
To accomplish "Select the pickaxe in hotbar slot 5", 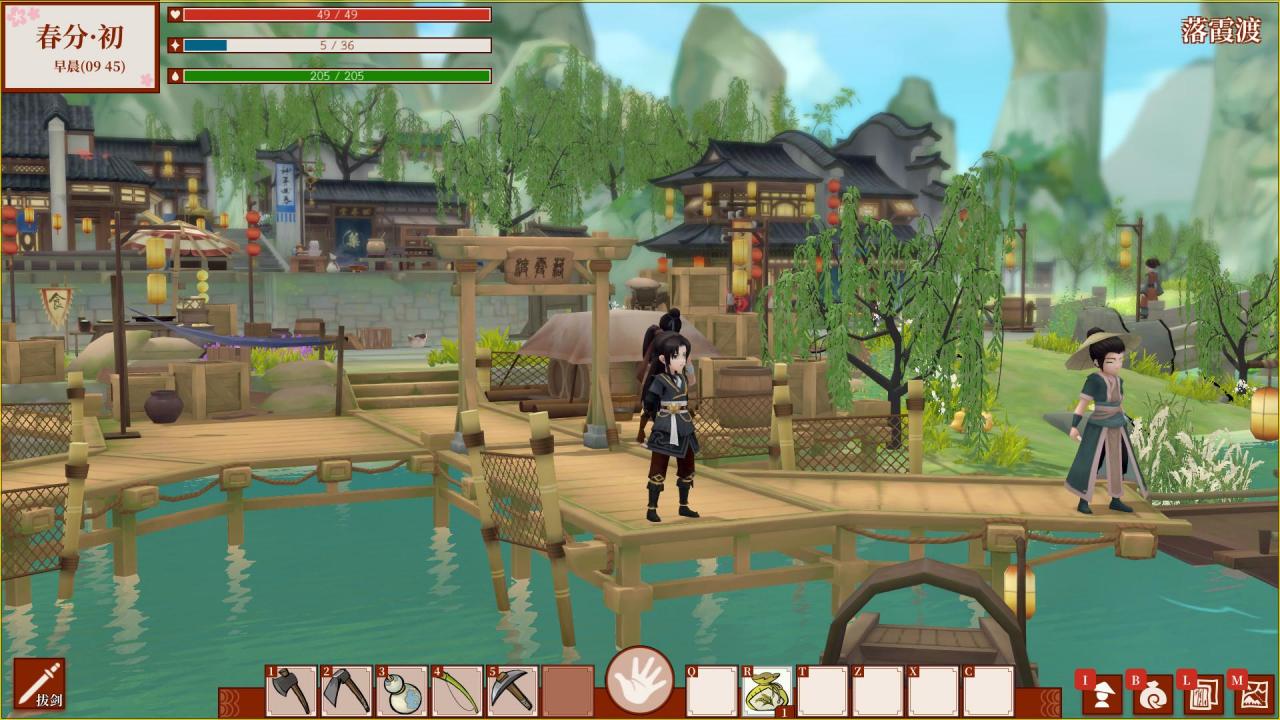I will pos(512,690).
